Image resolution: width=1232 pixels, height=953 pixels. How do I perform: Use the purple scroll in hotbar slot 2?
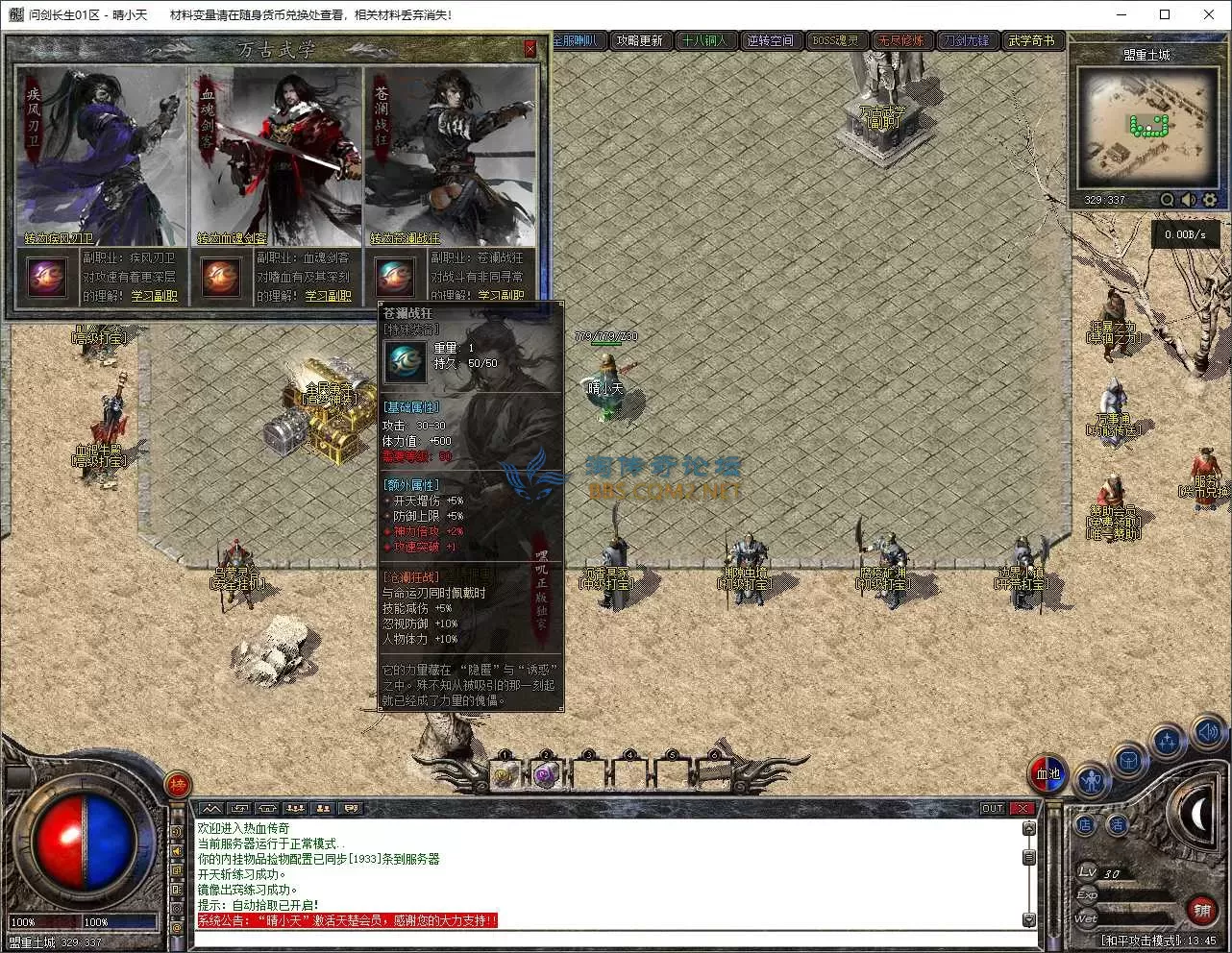point(546,774)
